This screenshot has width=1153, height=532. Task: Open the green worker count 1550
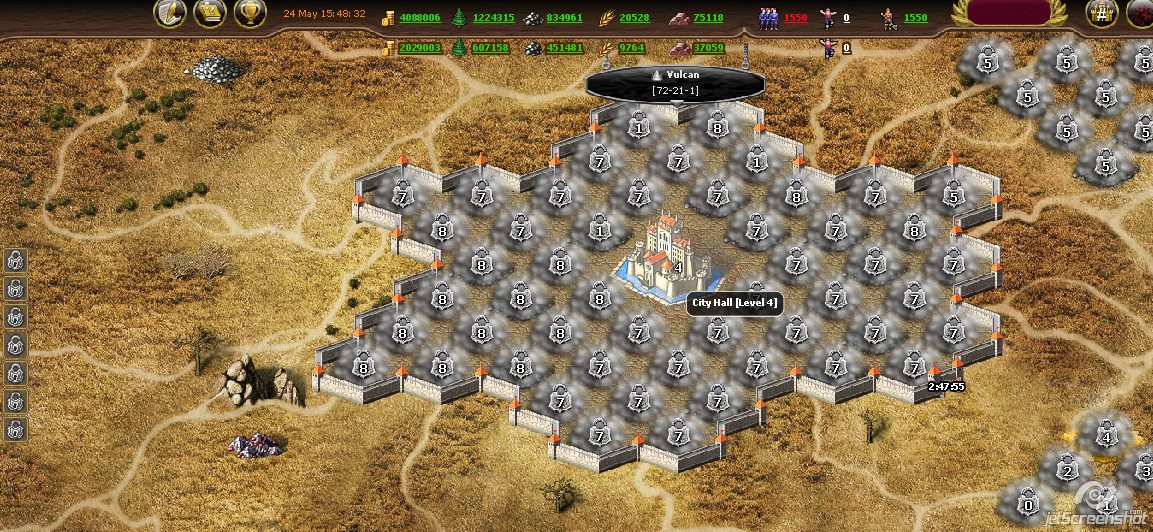915,18
